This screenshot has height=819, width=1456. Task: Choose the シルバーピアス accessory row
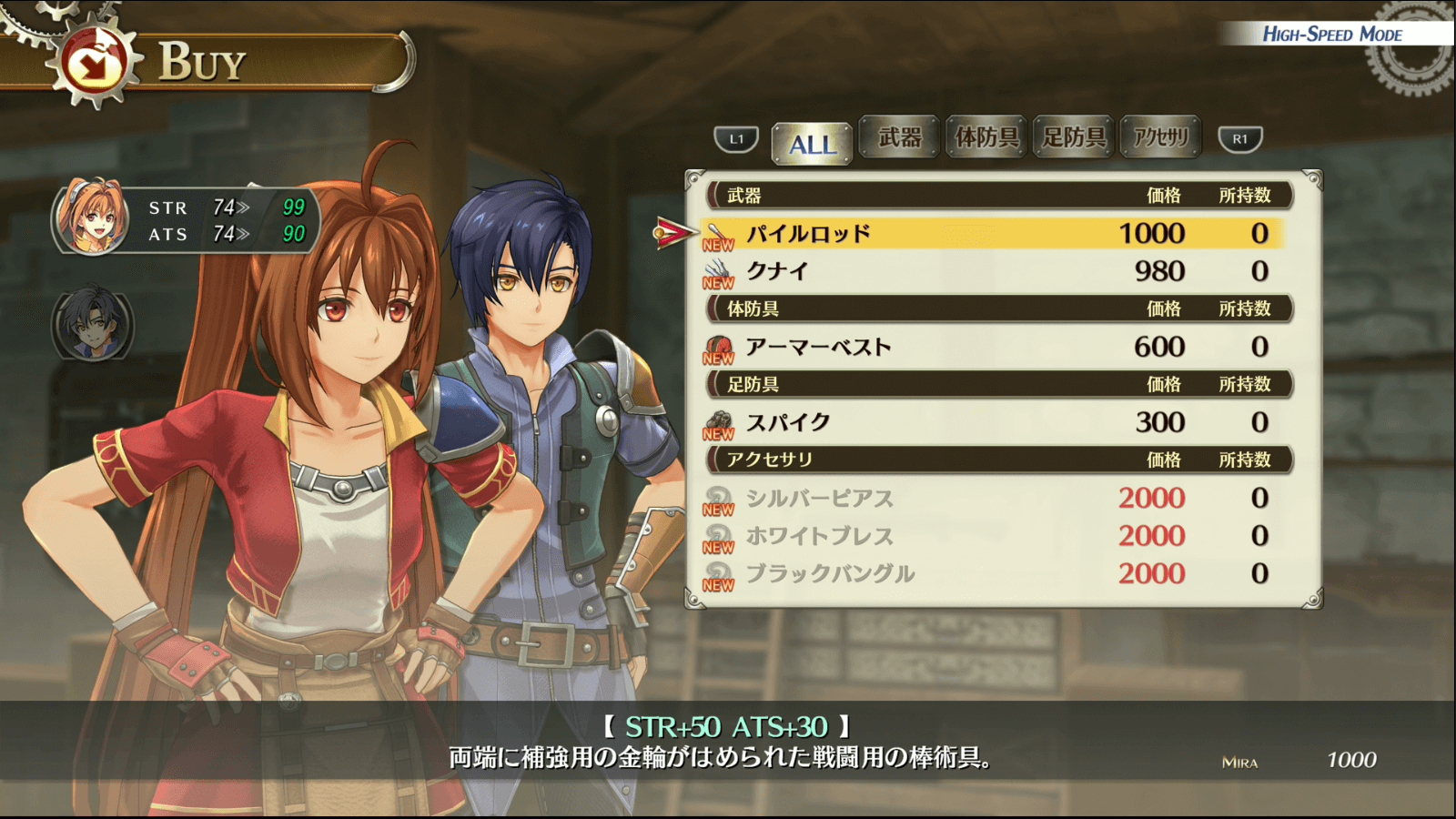pos(992,498)
